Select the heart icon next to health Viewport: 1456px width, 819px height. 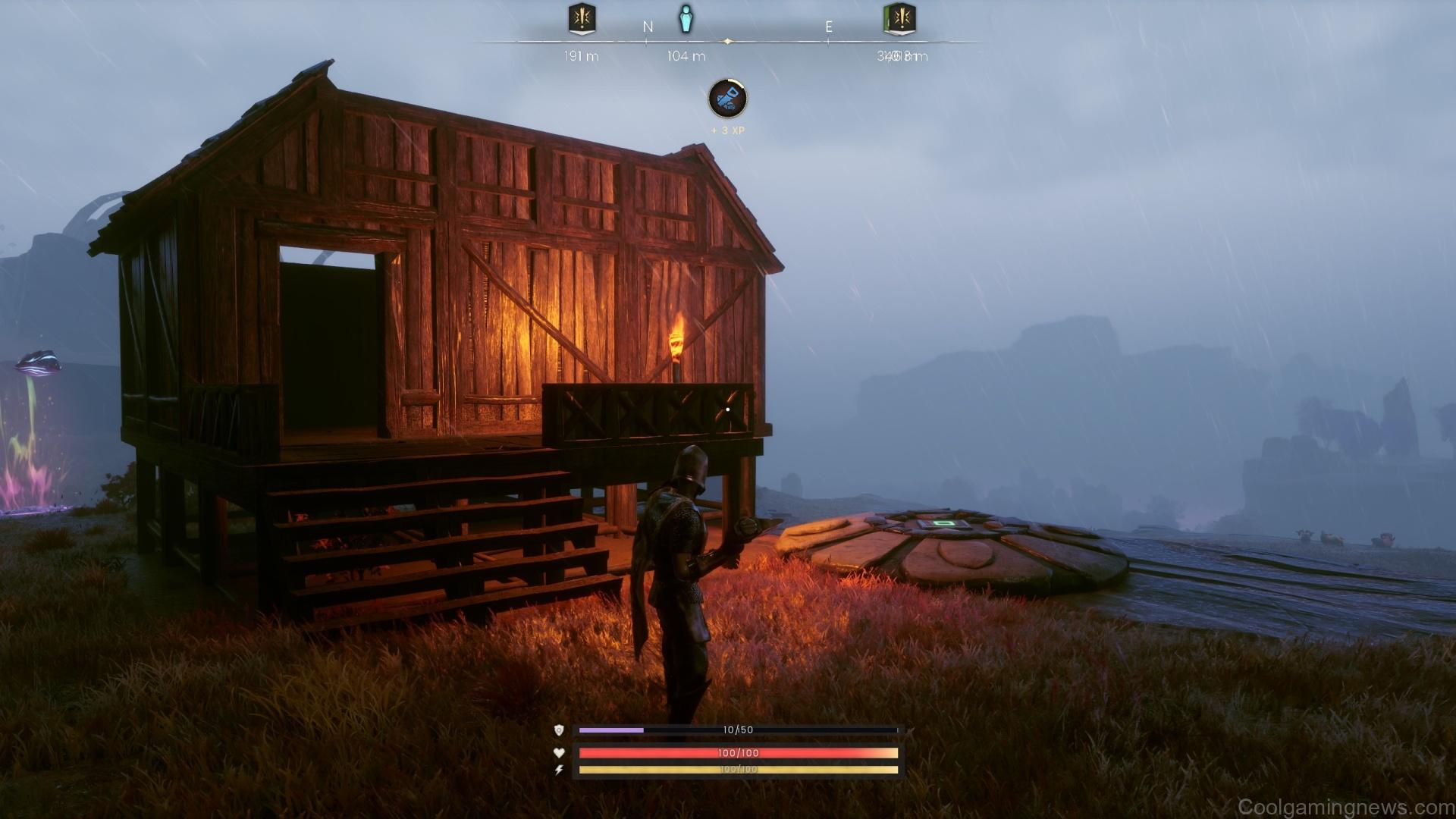pyautogui.click(x=557, y=754)
